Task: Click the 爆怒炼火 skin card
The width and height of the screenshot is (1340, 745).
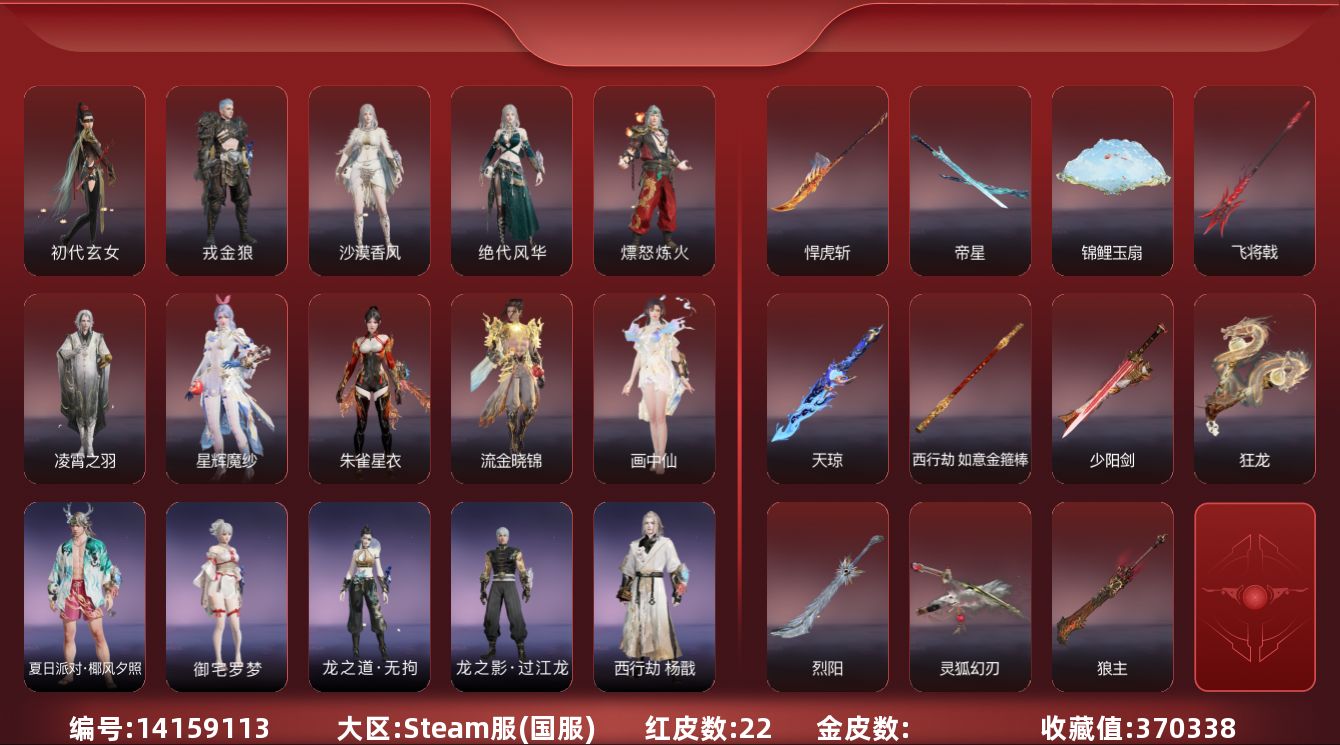Action: (654, 180)
